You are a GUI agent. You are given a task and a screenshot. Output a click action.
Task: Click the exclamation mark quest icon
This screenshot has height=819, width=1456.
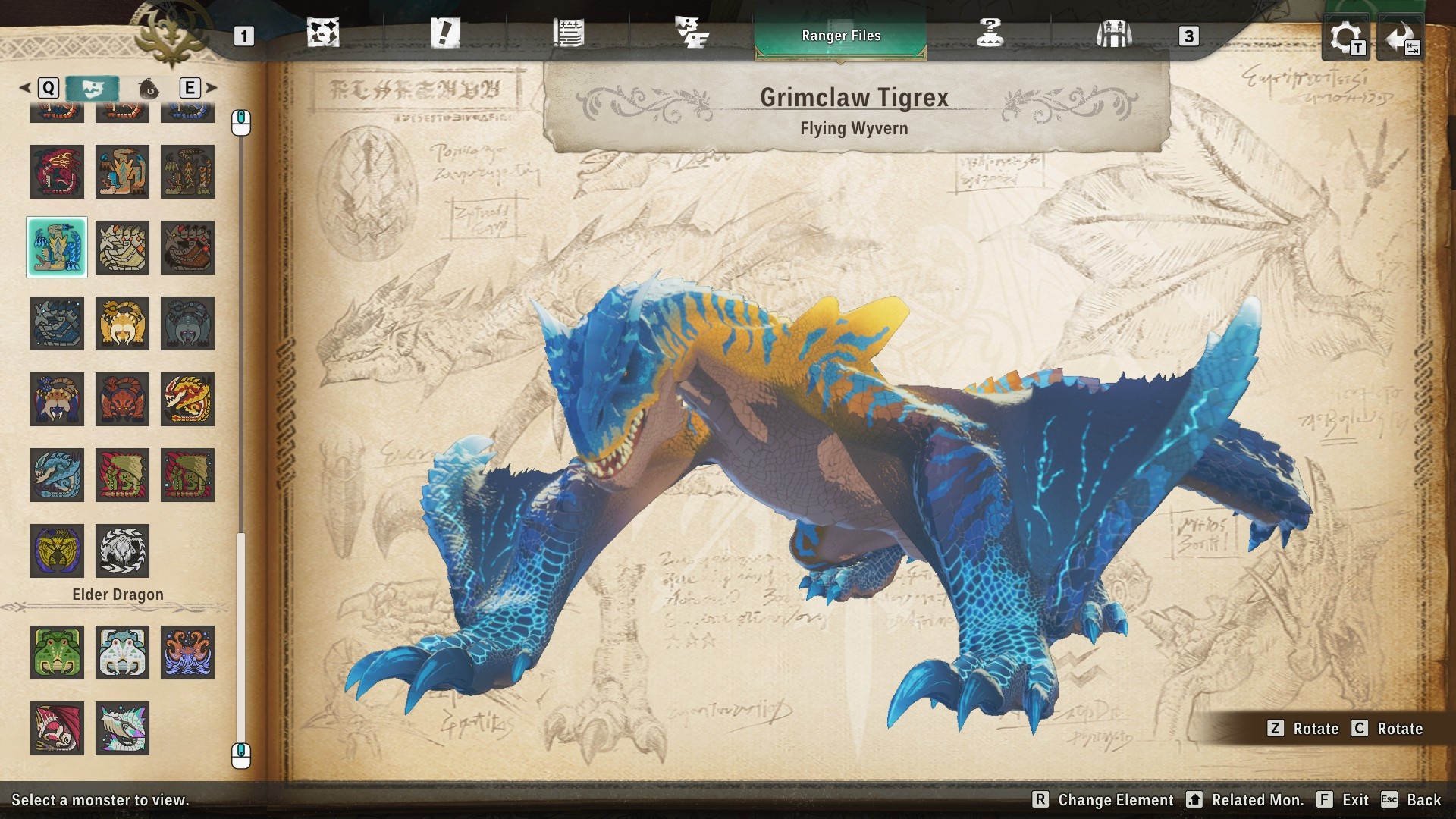pyautogui.click(x=445, y=33)
